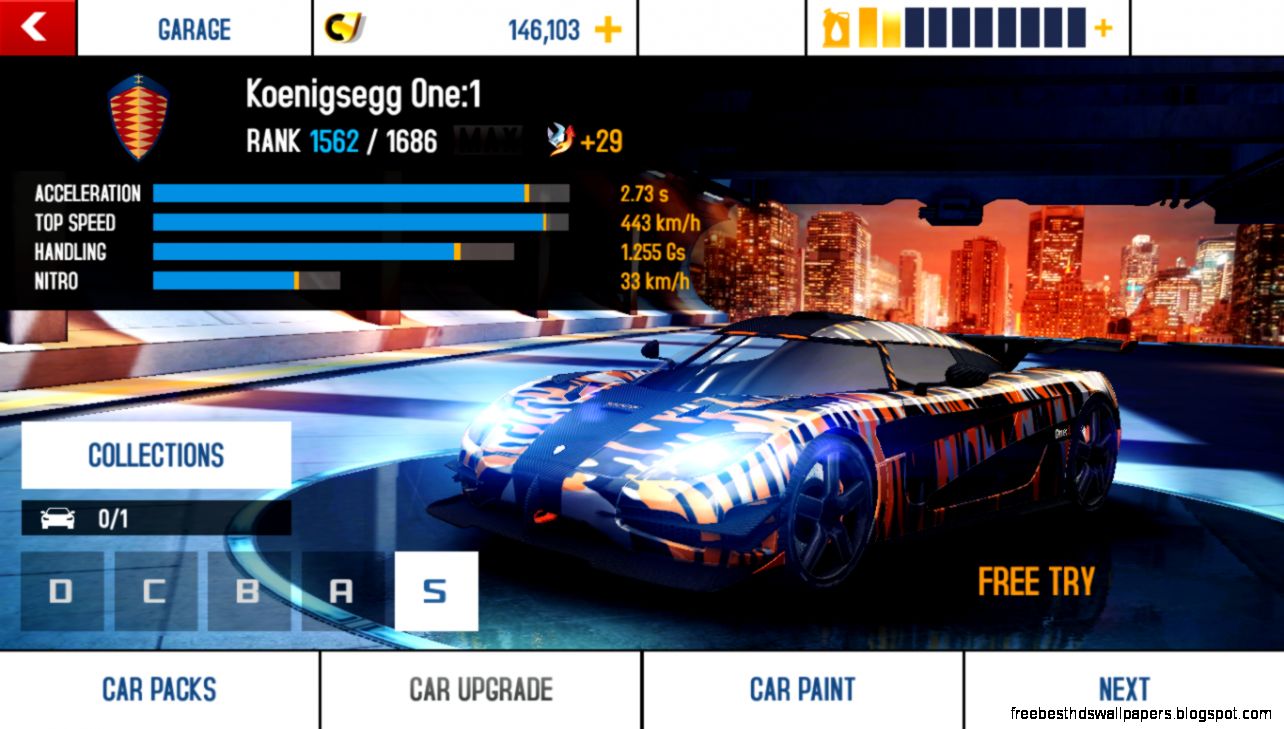Click the Nitro stat bar
The height and width of the screenshot is (729, 1284).
[246, 281]
